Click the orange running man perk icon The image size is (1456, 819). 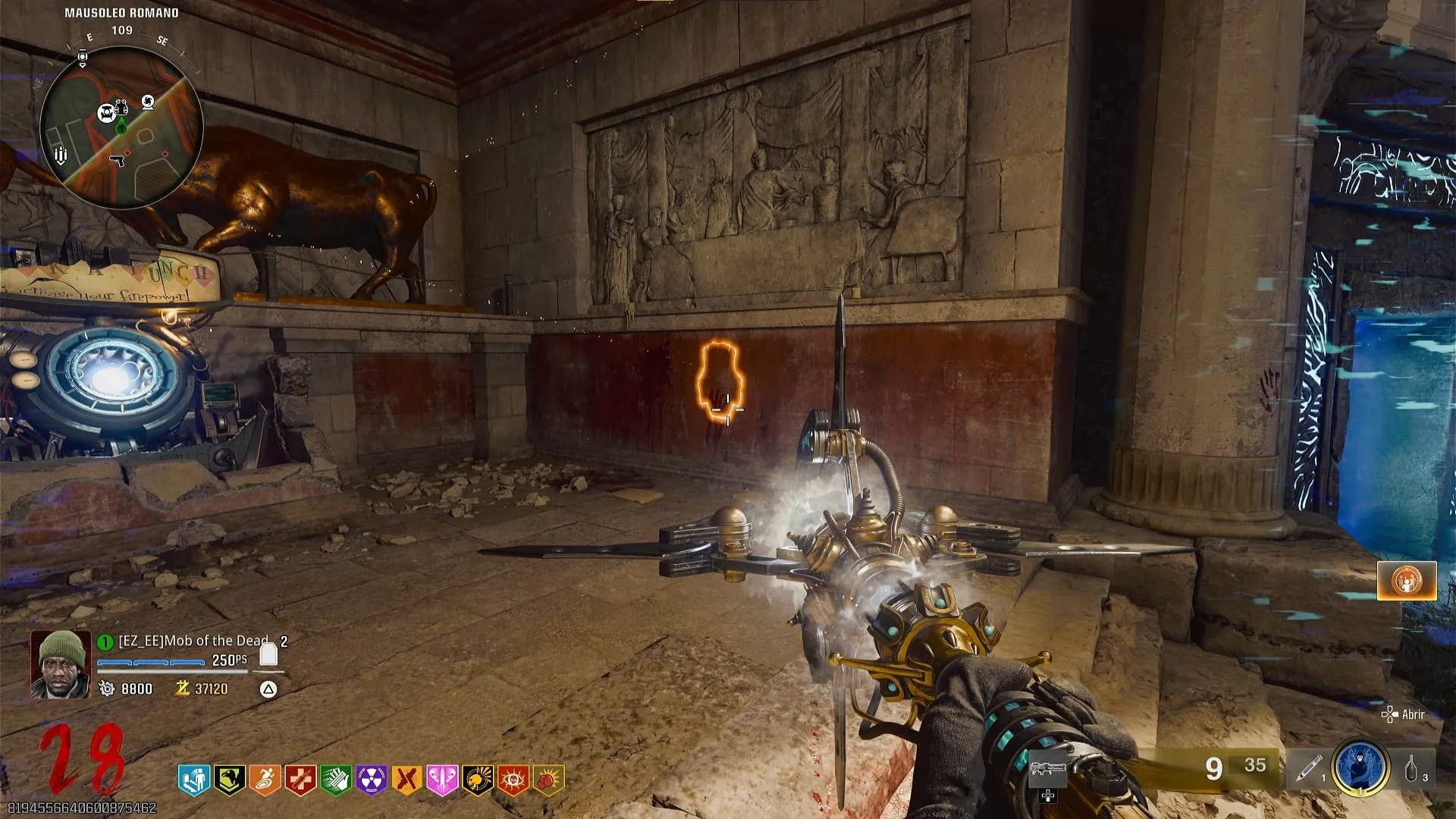tap(265, 780)
